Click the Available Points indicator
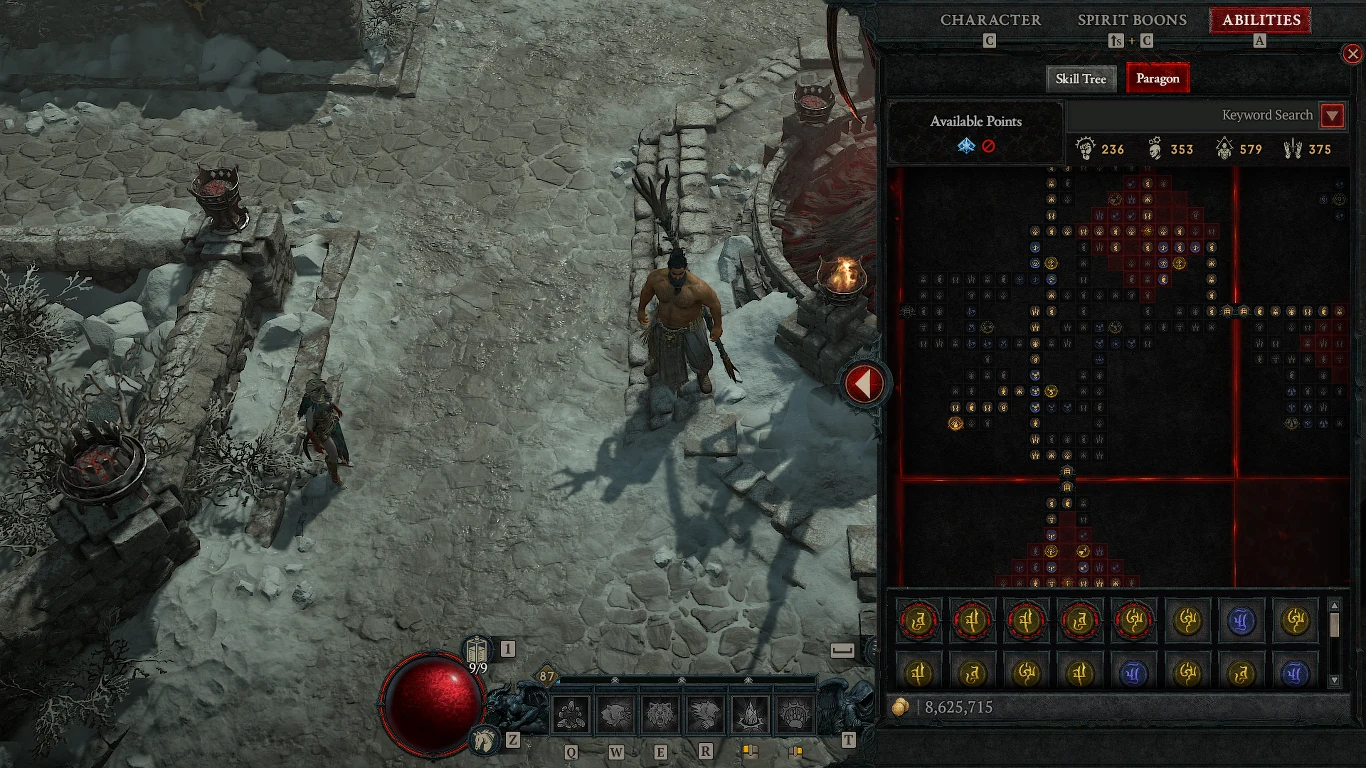This screenshot has height=768, width=1366. 975,133
